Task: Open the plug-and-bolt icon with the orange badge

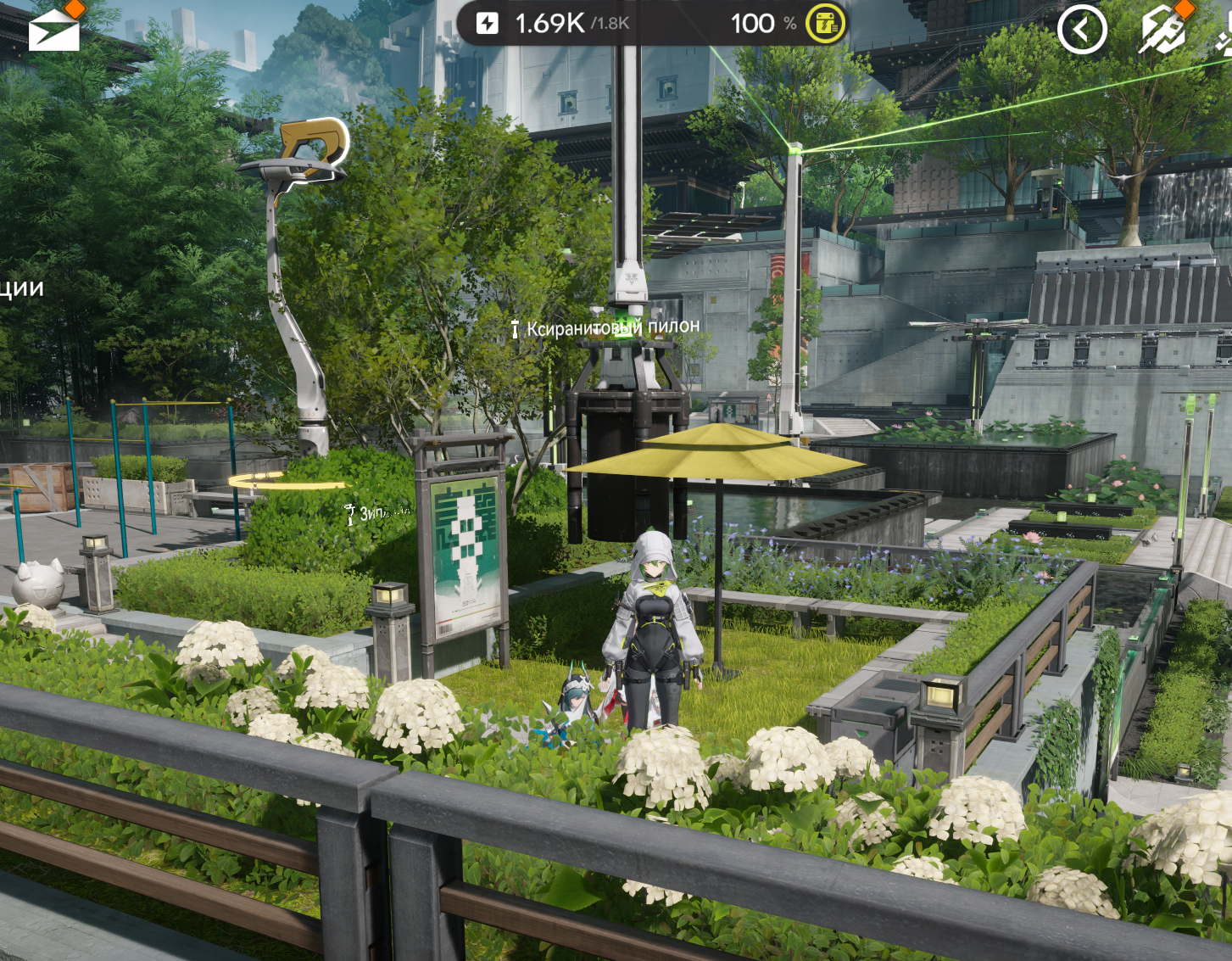Action: coord(1162,31)
